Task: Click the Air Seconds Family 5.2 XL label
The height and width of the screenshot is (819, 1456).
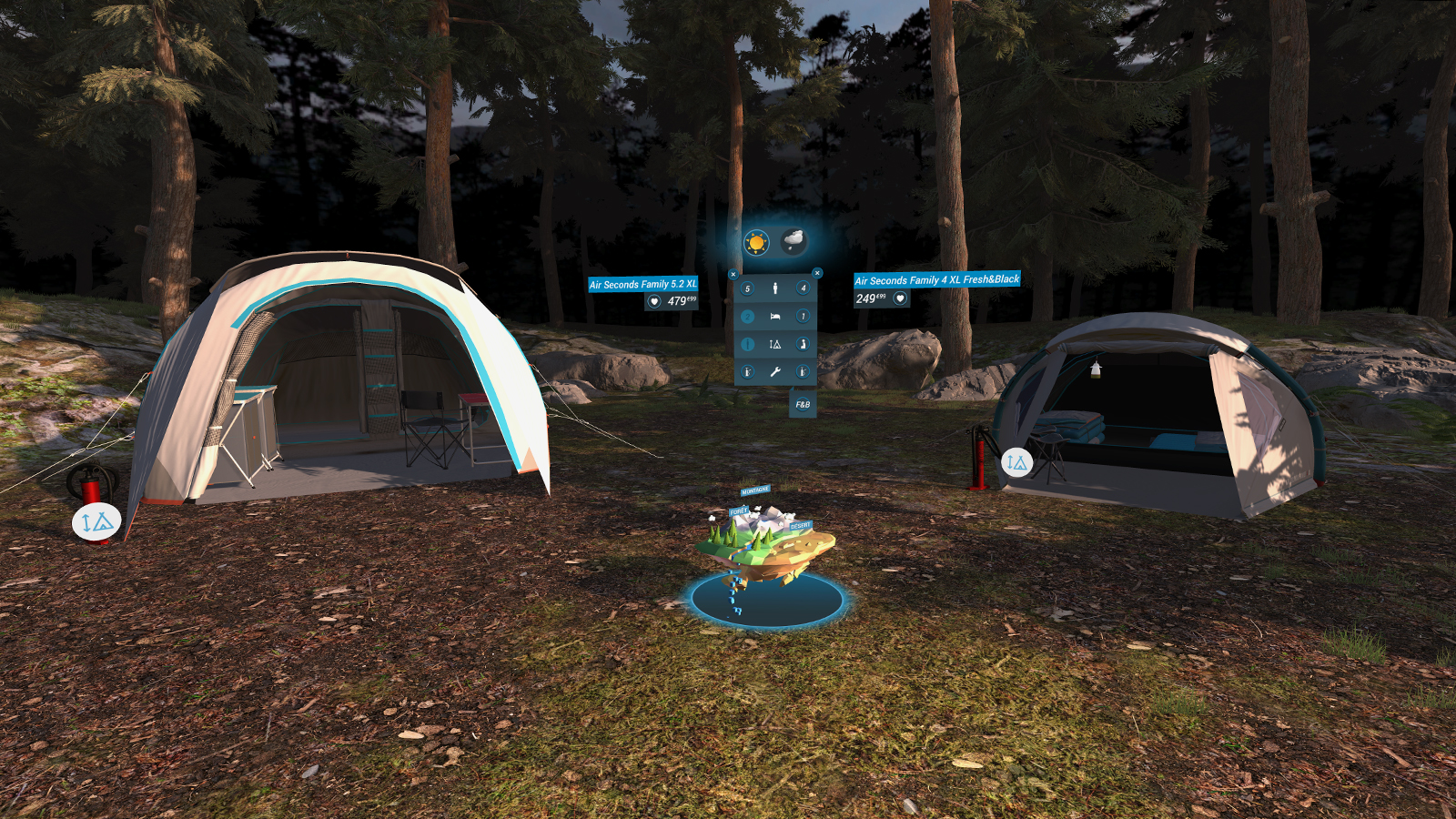Action: click(642, 285)
